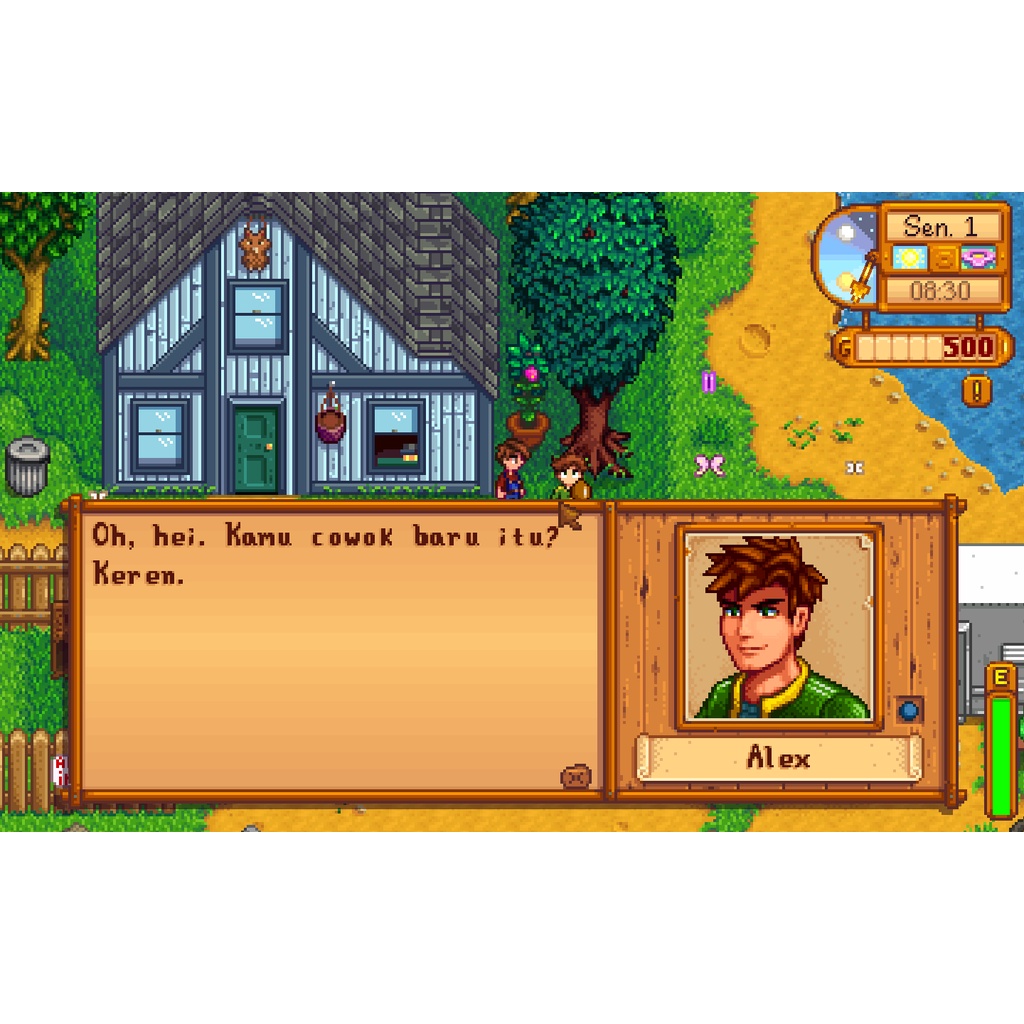Open the journal exclamation mark icon
1024x1024 pixels.
(977, 389)
